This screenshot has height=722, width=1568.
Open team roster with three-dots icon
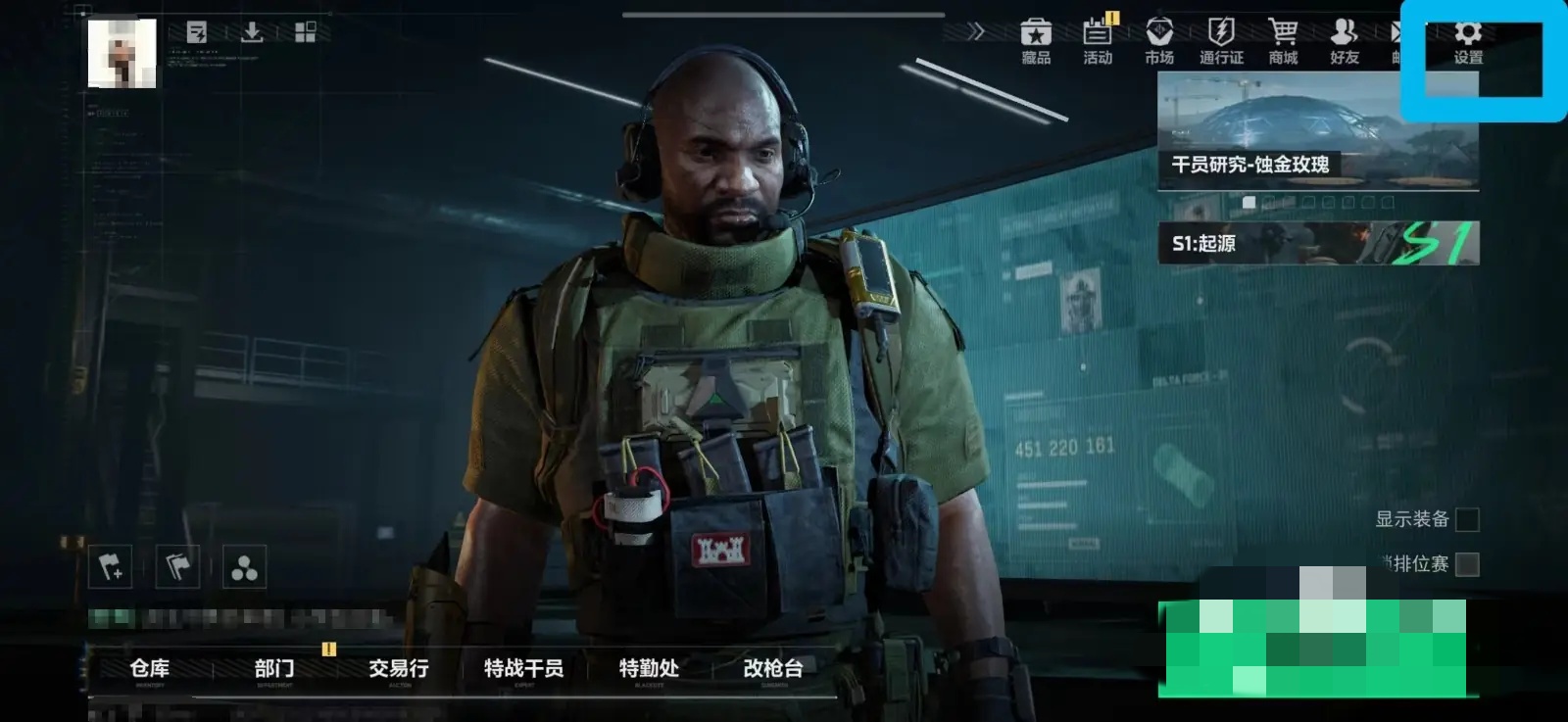click(246, 566)
